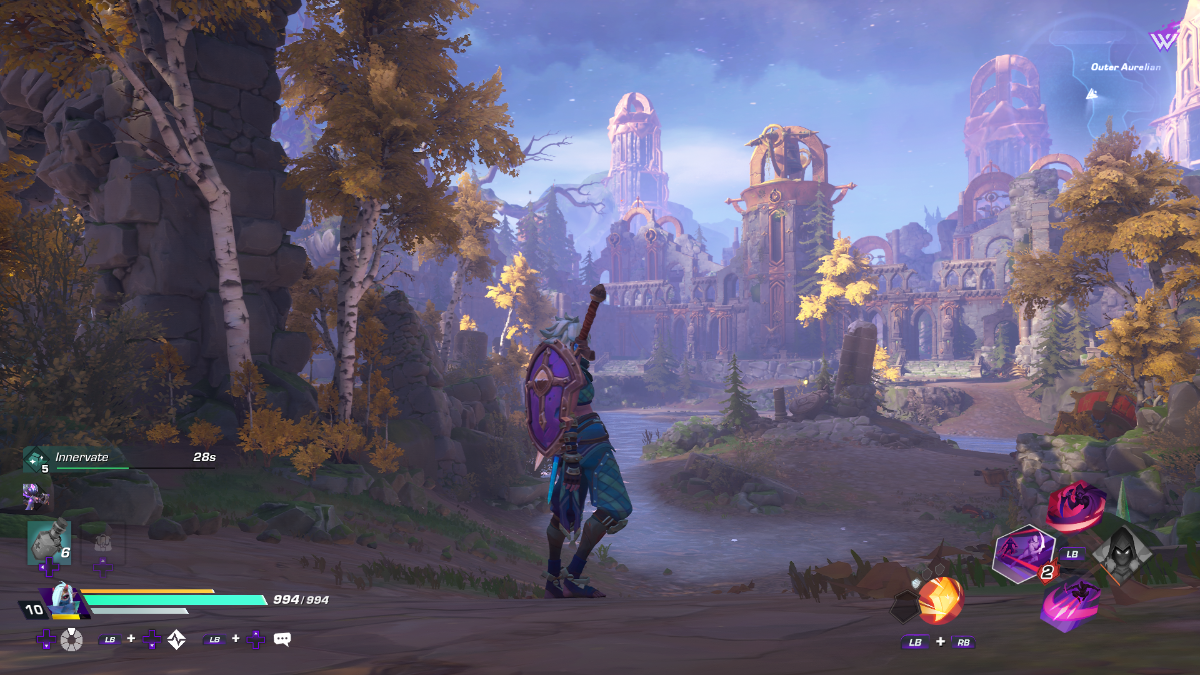Screen dimensions: 1200x675
Task: Trigger the orange glowing gem ability
Action: [x=940, y=600]
